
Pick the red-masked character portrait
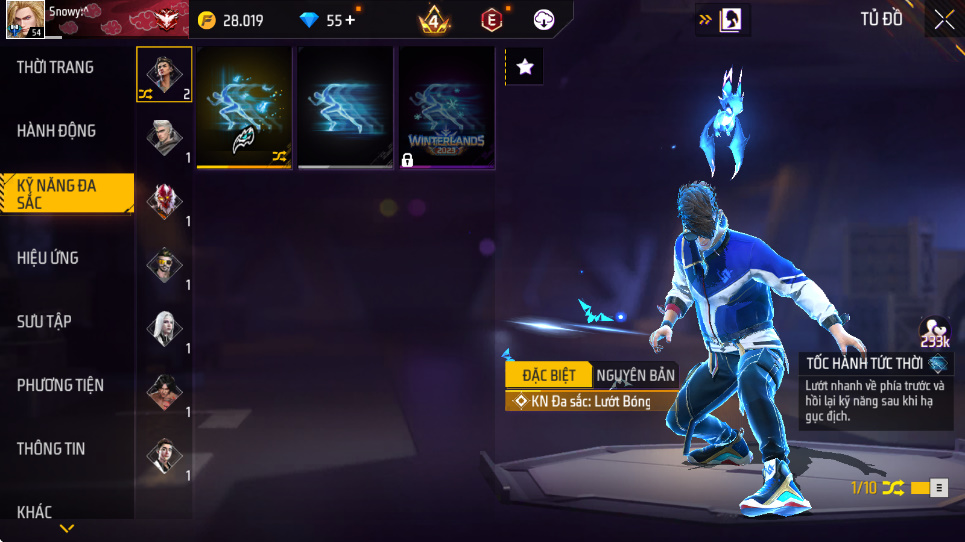click(x=165, y=201)
